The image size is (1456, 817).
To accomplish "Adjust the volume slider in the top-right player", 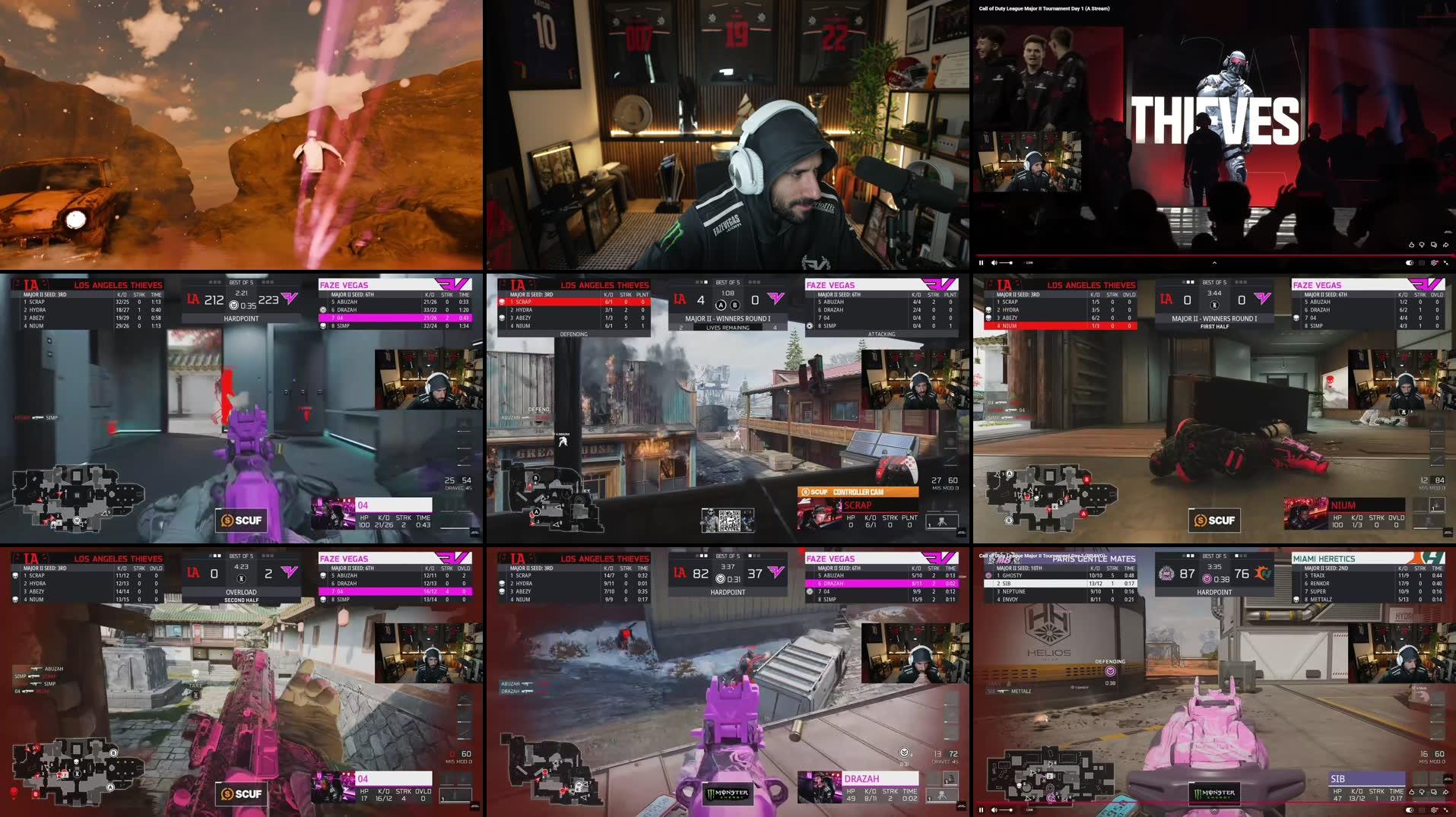I will coord(1006,263).
